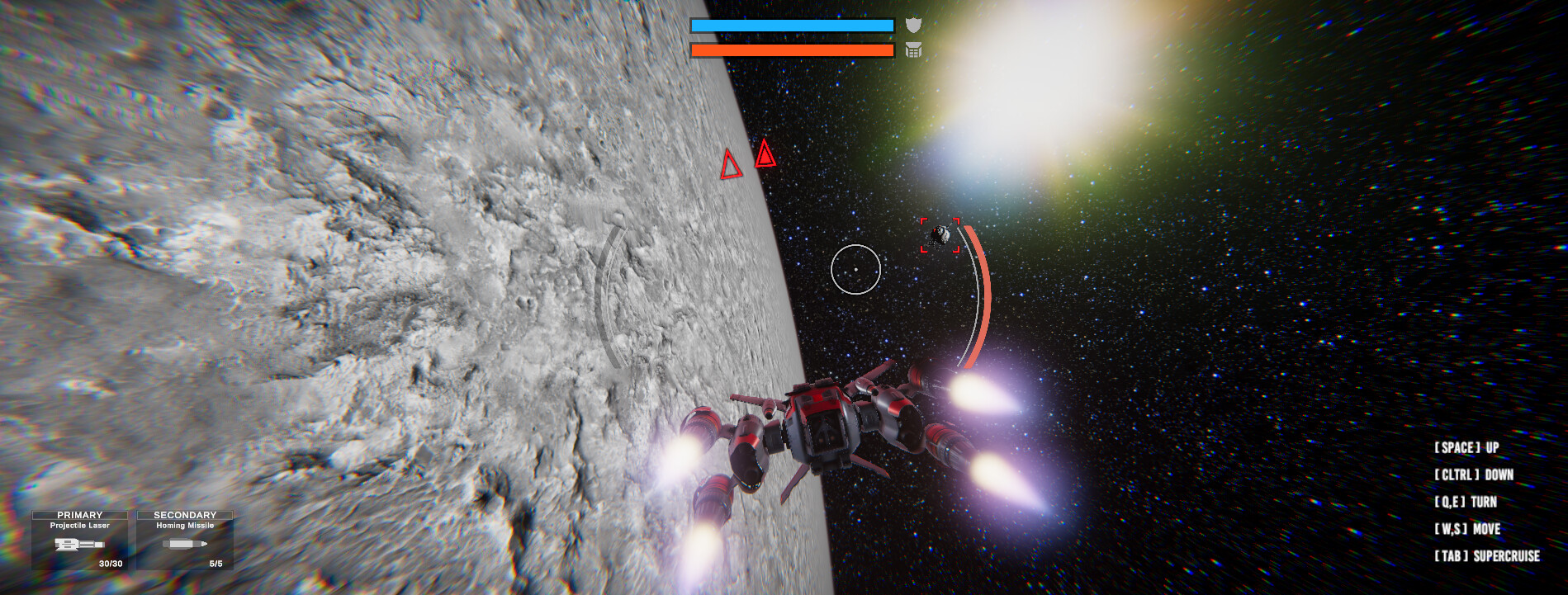Click the hull armor icon
This screenshot has width=1568, height=595.
(912, 51)
